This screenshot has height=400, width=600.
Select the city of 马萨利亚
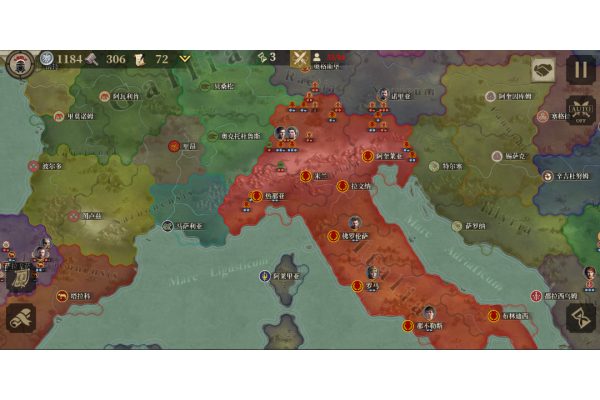click(x=168, y=227)
